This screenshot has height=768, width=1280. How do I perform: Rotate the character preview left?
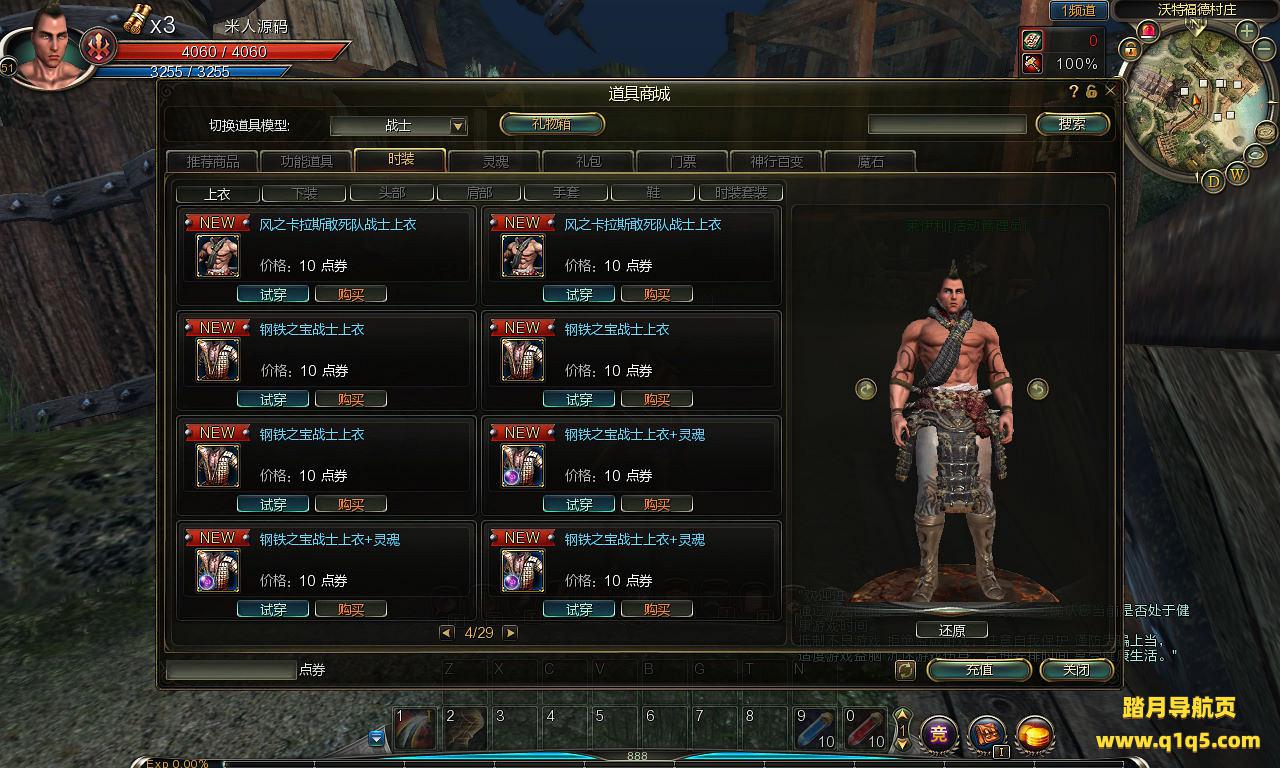point(866,389)
